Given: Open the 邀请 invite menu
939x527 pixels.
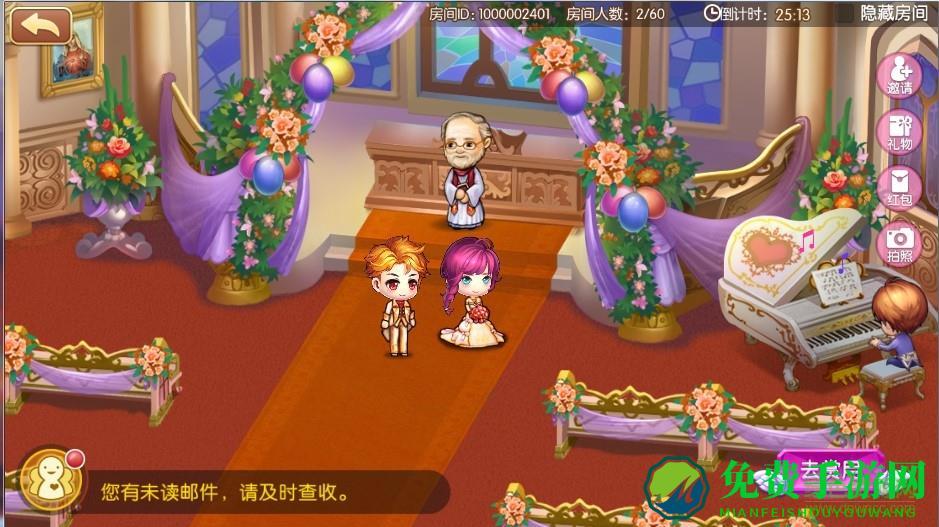Looking at the screenshot, I should coord(898,73).
